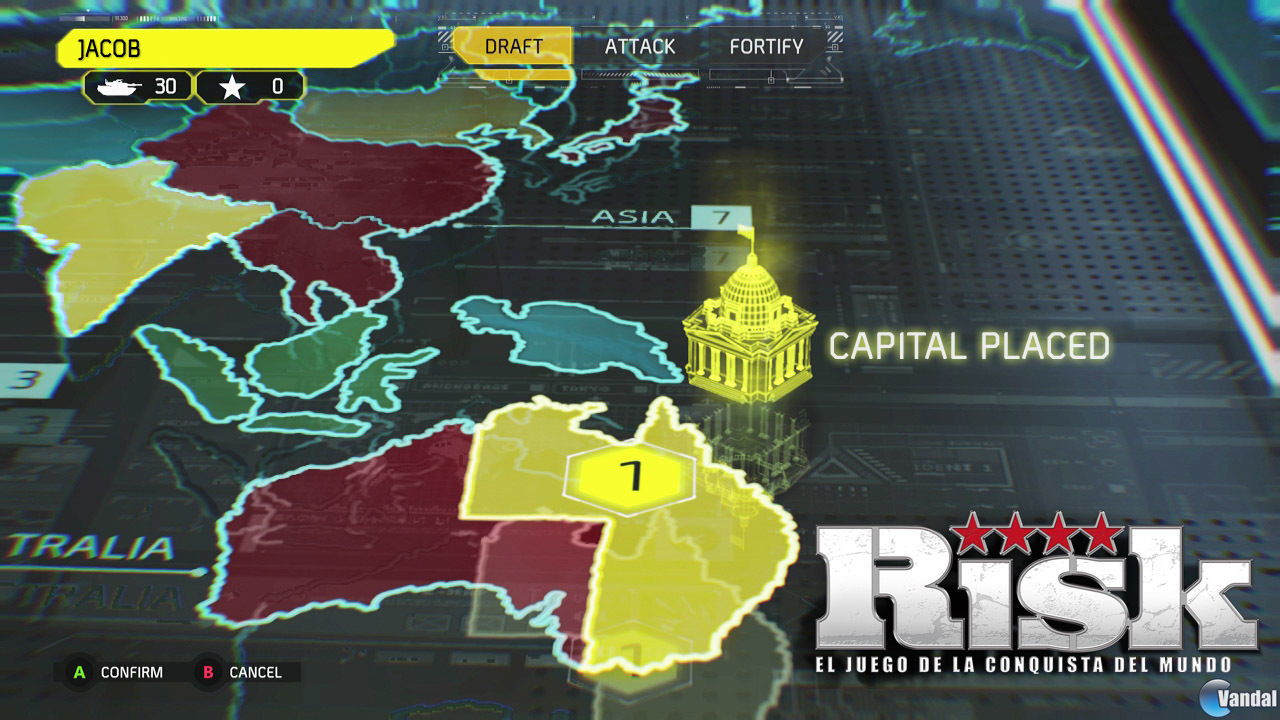Viewport: 1280px width, 720px height.
Task: Select the star rating icon next to zero
Action: 234,86
